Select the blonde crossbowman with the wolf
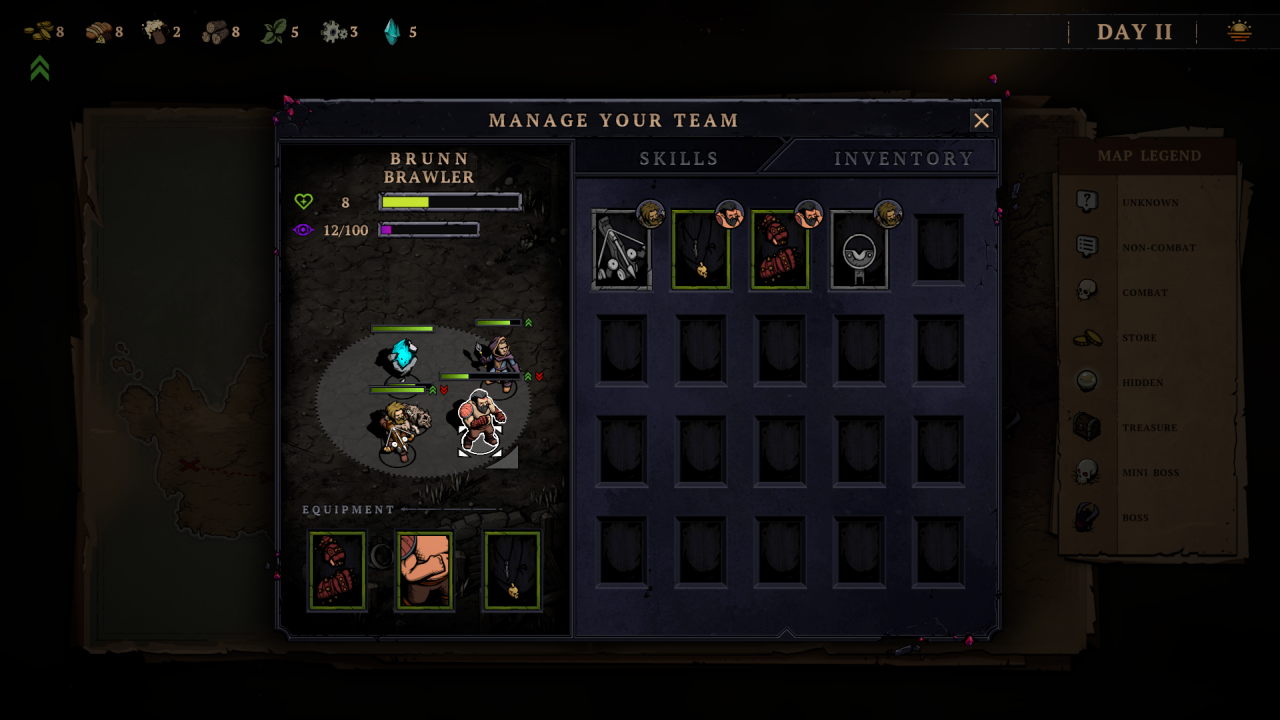Viewport: 1280px width, 720px height. tap(398, 430)
